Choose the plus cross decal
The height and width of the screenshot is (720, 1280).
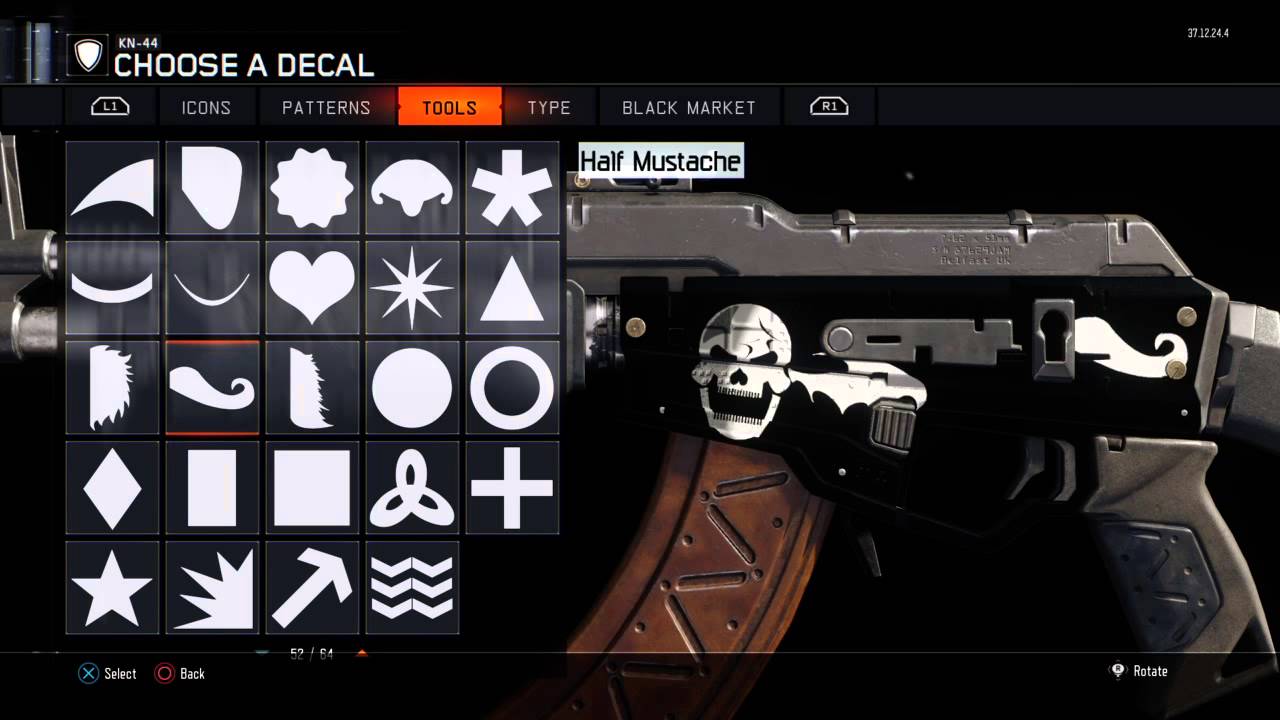click(512, 488)
